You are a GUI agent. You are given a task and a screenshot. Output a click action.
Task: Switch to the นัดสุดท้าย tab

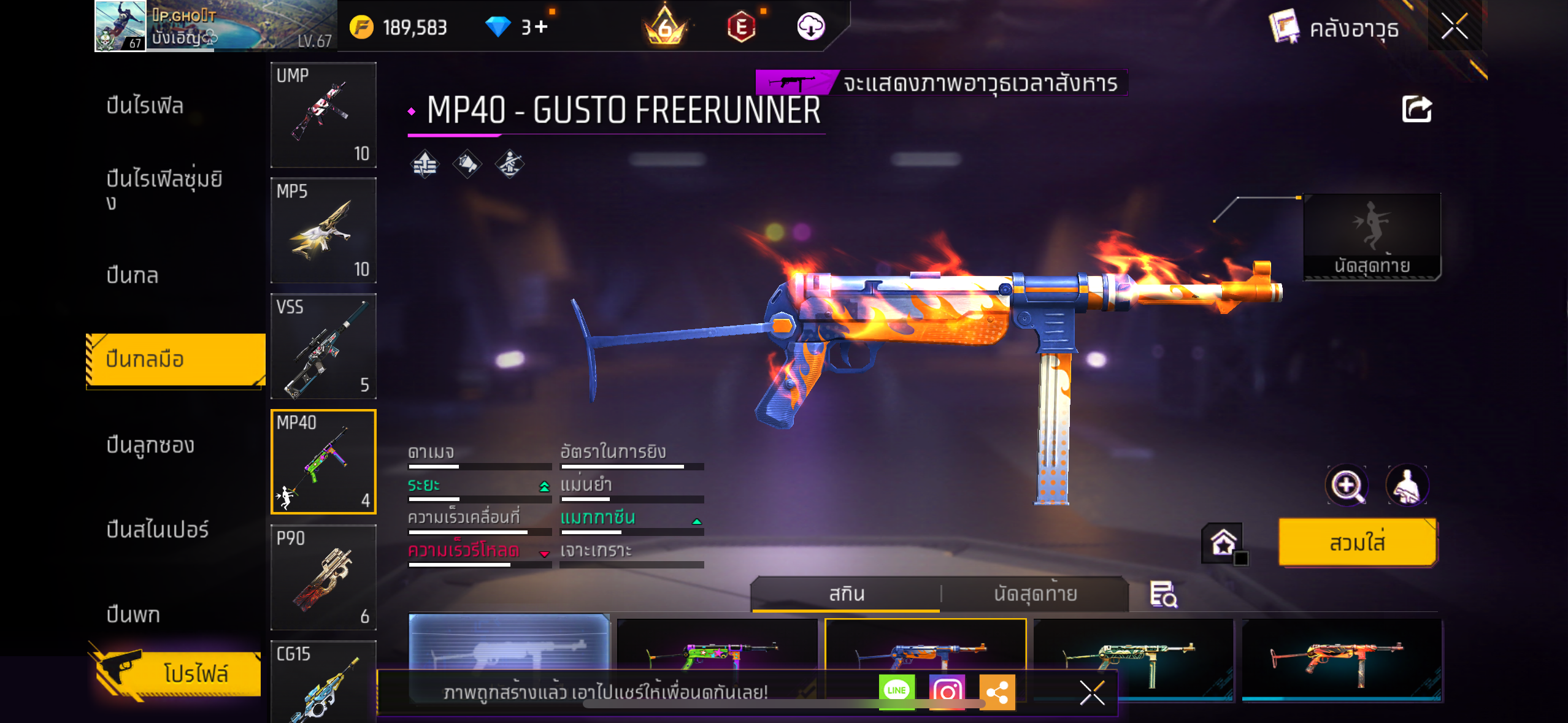[1035, 594]
